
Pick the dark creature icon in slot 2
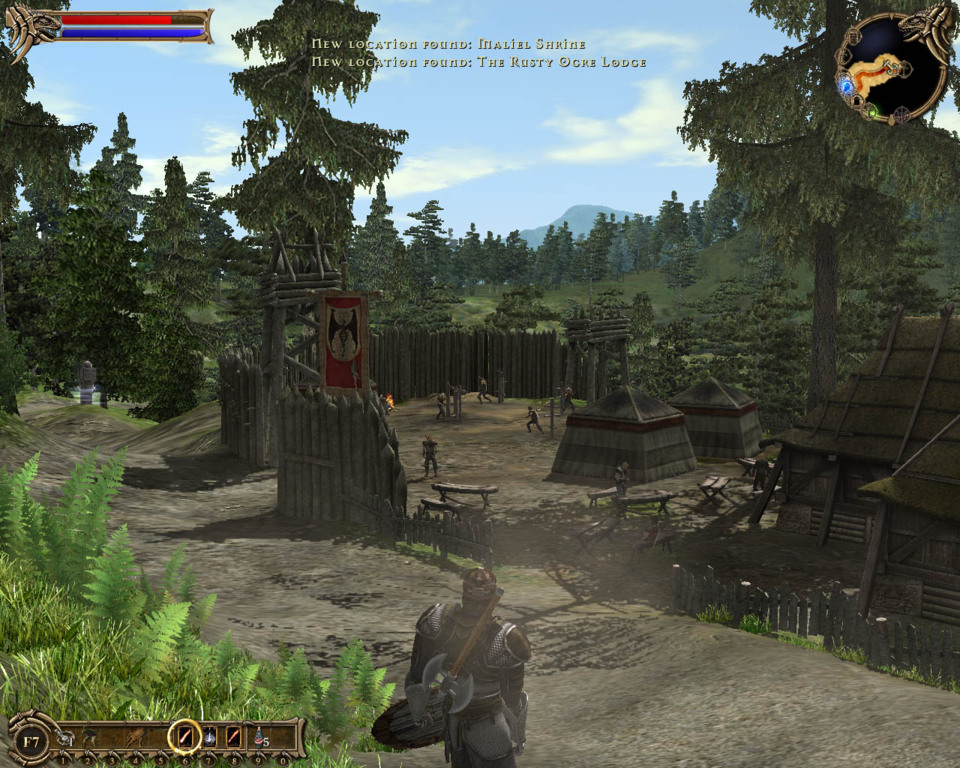tap(88, 738)
